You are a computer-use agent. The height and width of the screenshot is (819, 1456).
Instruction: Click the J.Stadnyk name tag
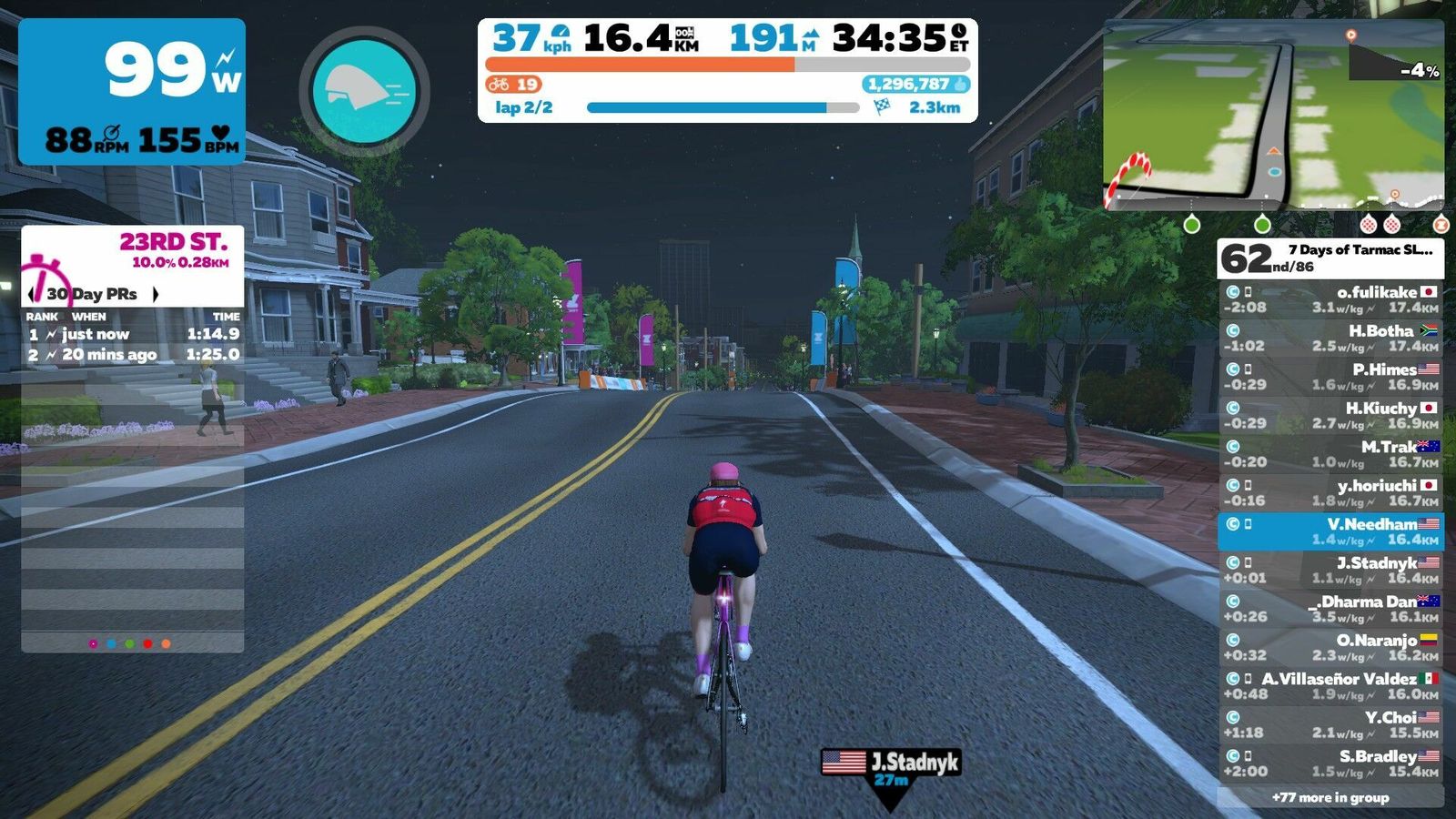tap(890, 763)
